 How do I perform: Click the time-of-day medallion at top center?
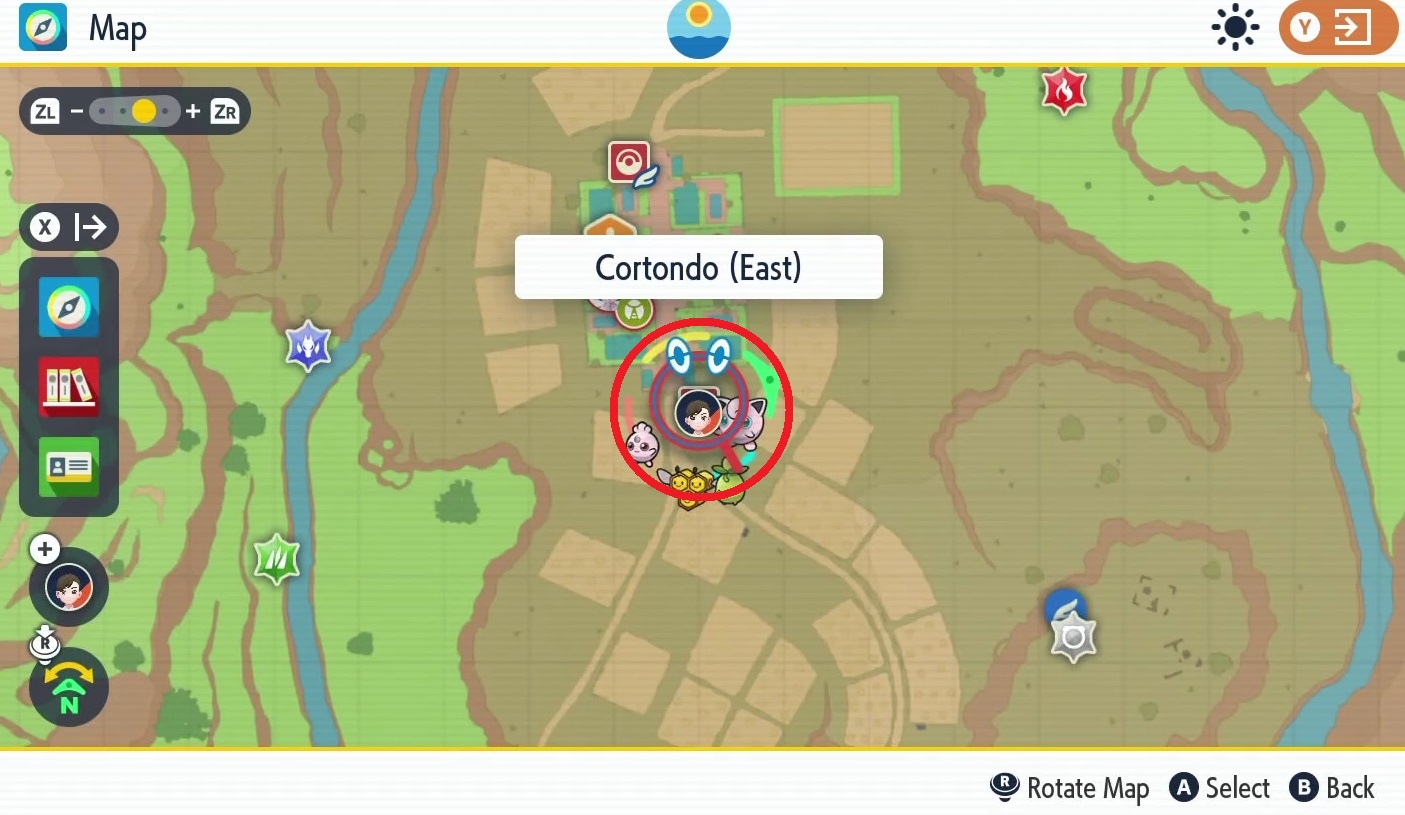tap(698, 28)
